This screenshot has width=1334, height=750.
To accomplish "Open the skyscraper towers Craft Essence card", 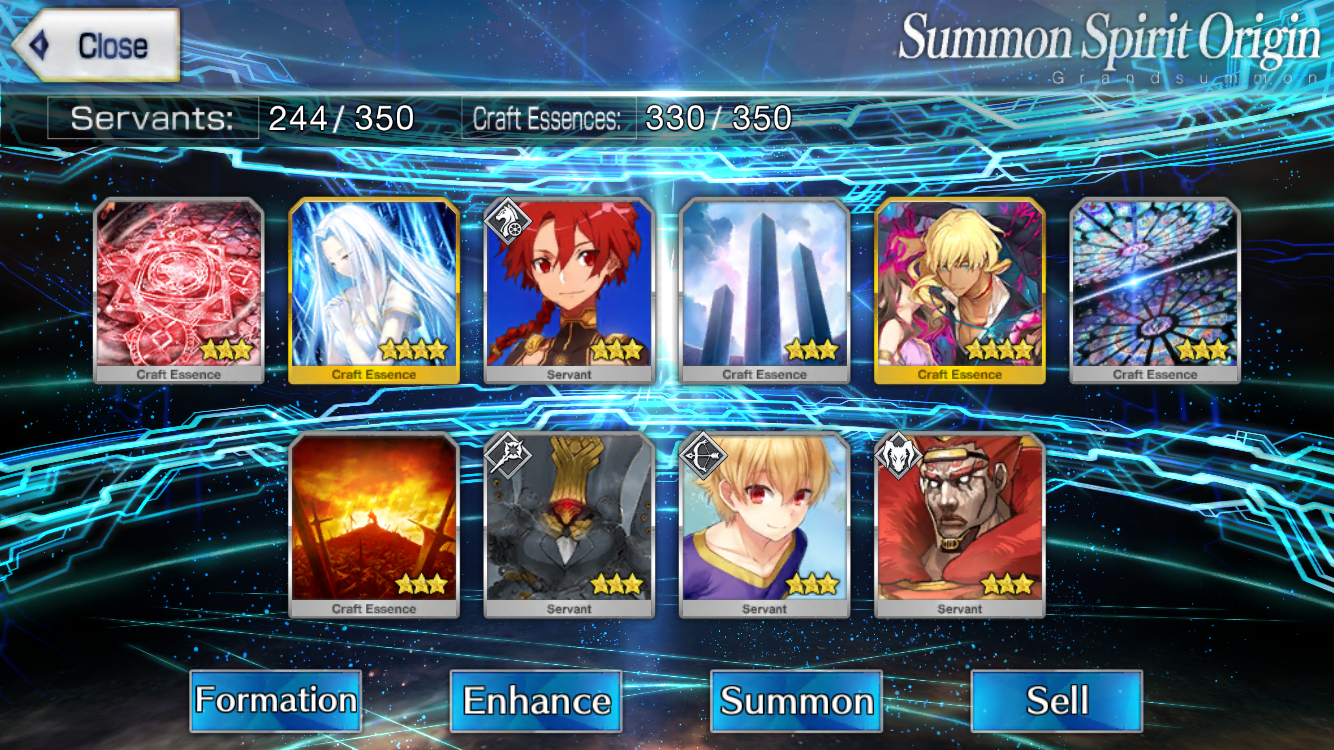I will coord(765,290).
